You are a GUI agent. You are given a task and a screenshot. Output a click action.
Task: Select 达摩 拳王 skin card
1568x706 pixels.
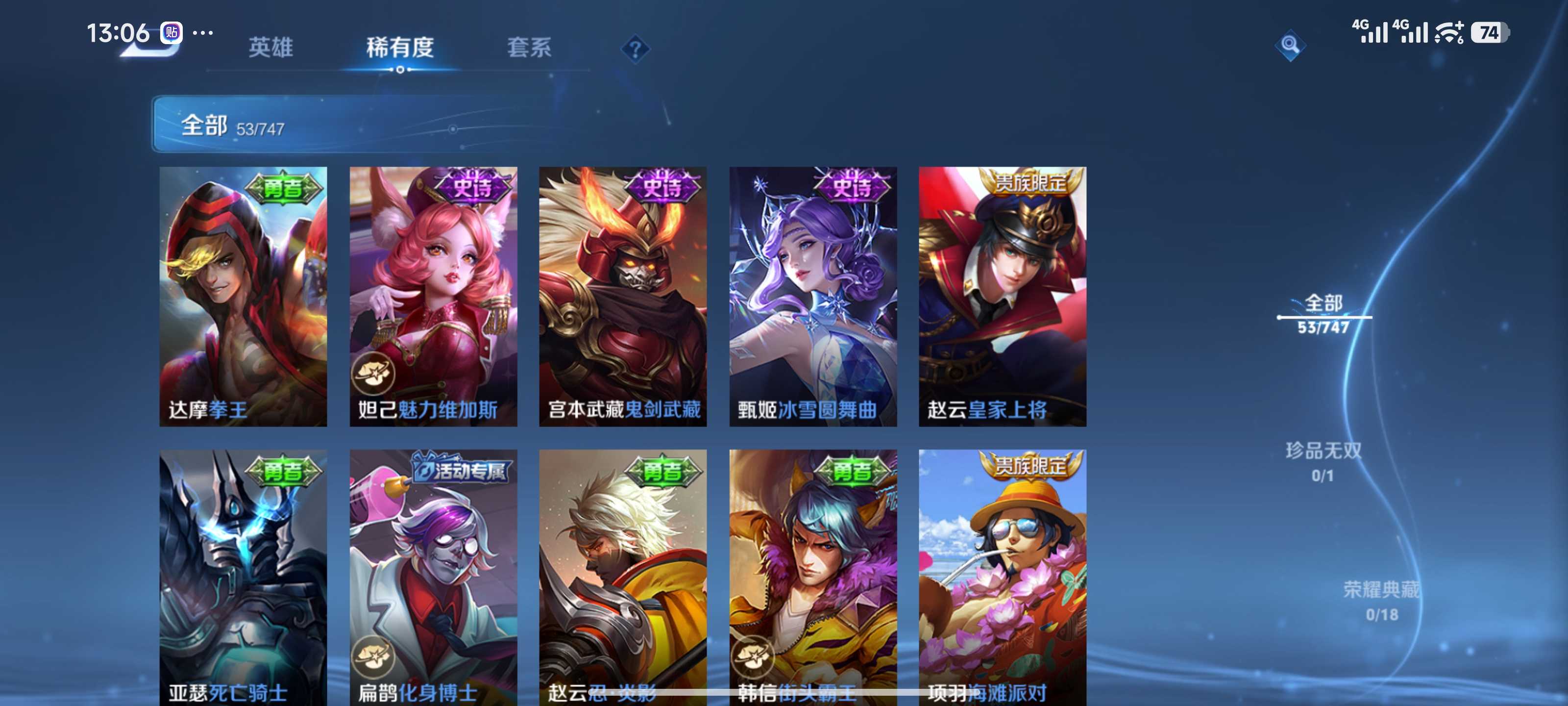click(x=243, y=296)
